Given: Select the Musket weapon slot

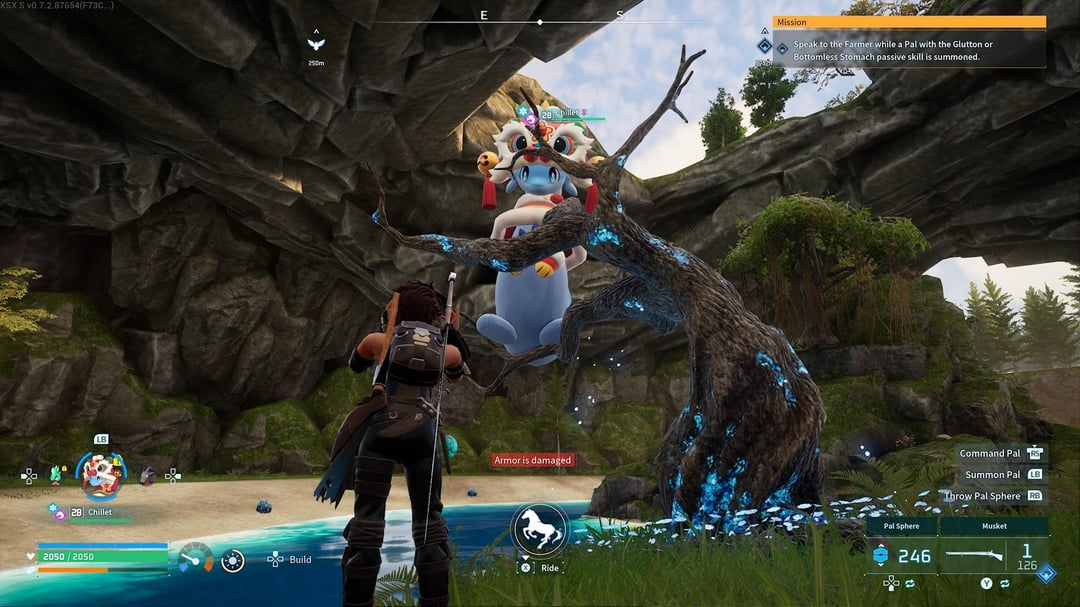Looking at the screenshot, I should [x=994, y=555].
